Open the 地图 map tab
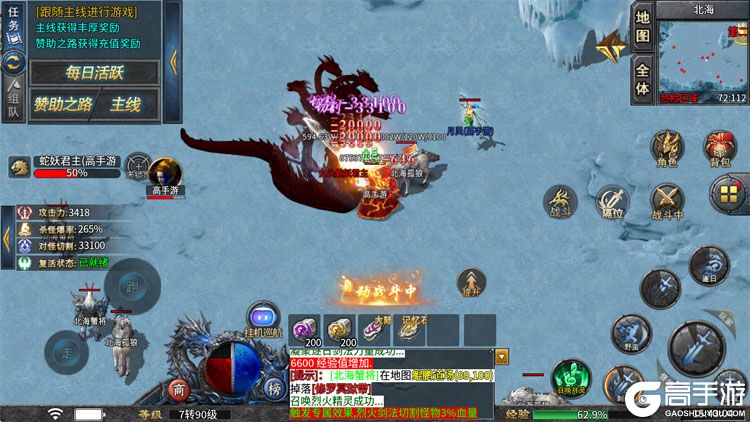The width and height of the screenshot is (750, 422). [644, 28]
